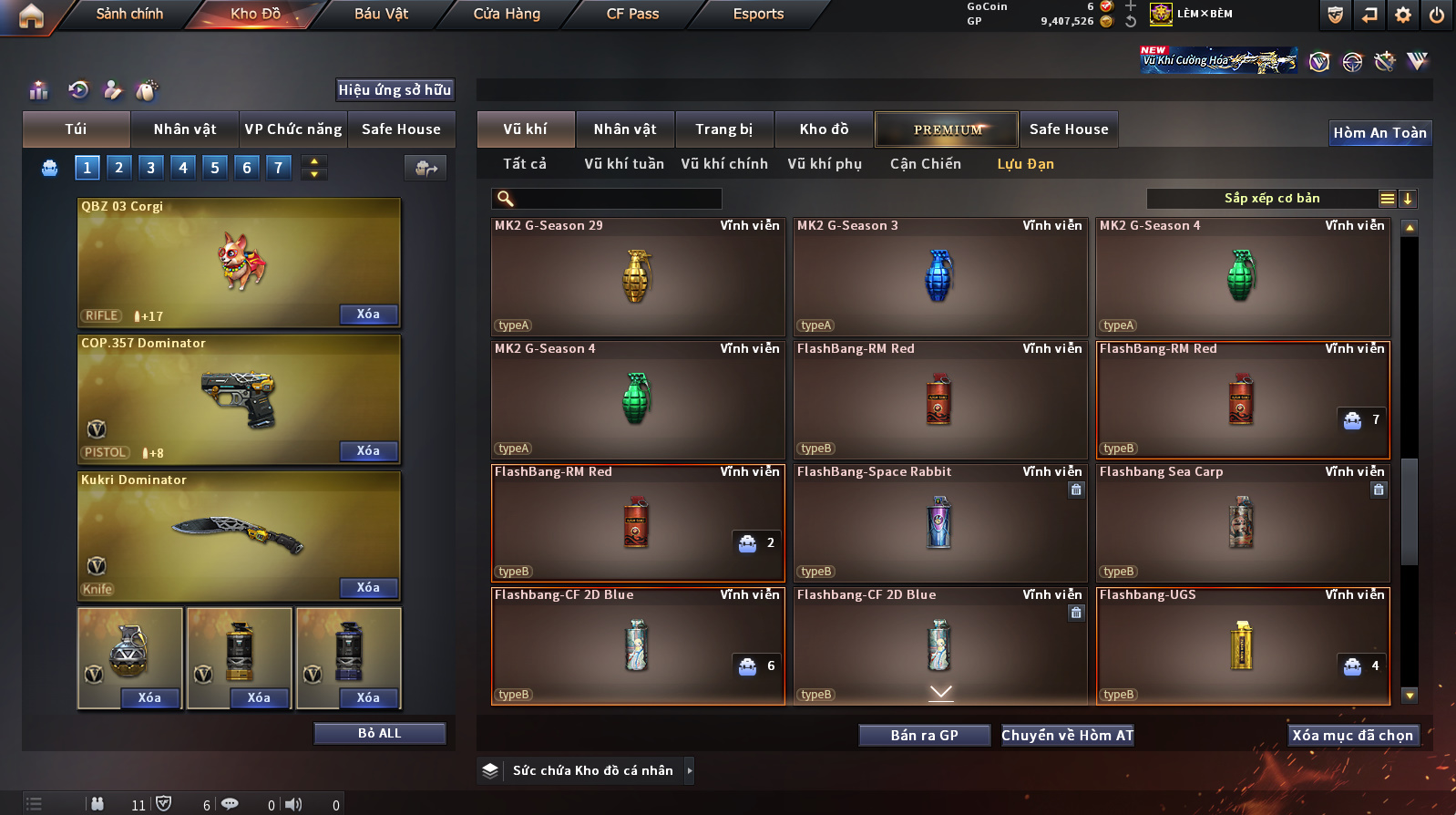Go to the Cửa Hàng shop
The image size is (1456, 815).
(x=507, y=14)
